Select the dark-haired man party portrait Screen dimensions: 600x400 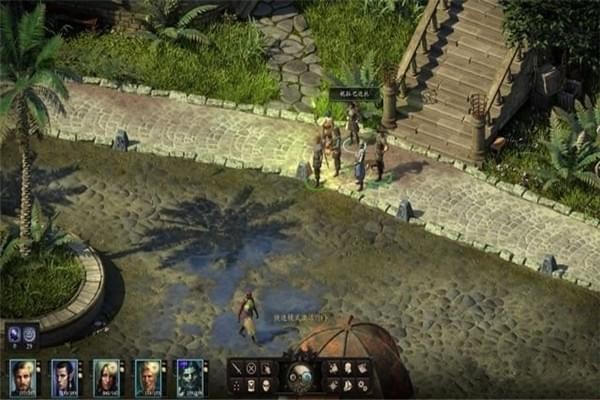[x=64, y=377]
